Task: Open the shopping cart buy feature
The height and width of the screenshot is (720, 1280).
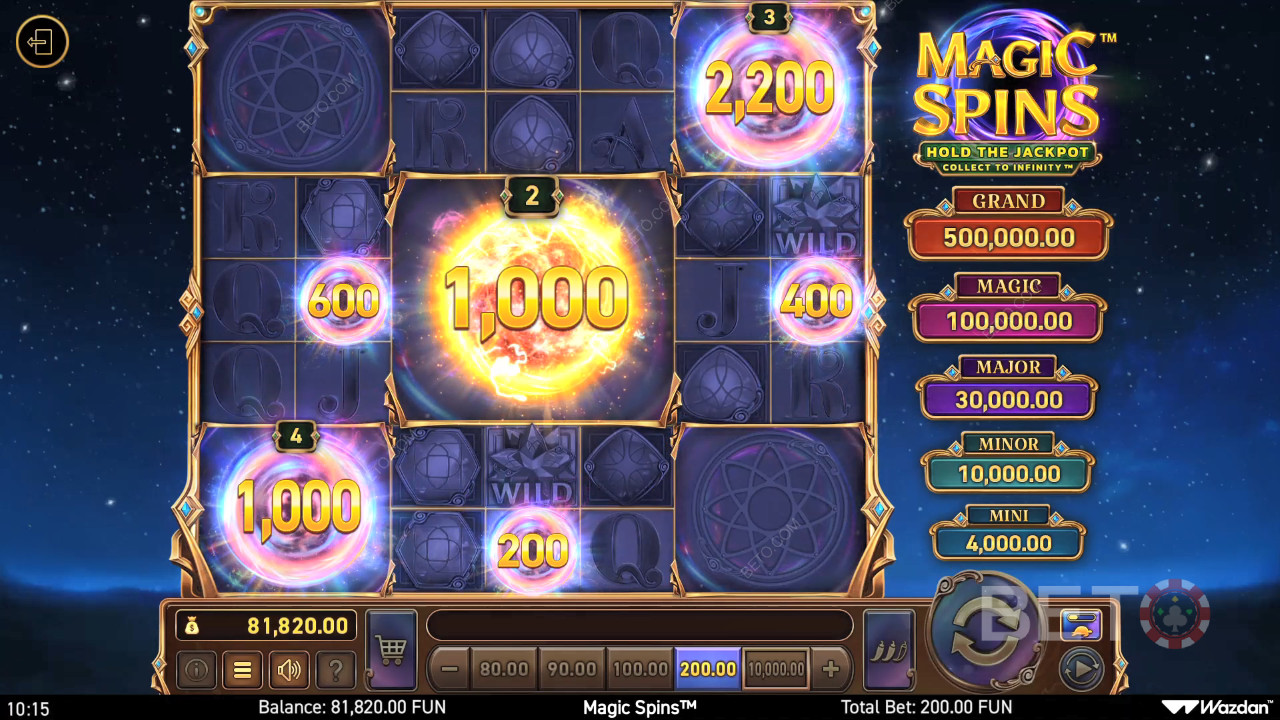Action: tap(391, 651)
